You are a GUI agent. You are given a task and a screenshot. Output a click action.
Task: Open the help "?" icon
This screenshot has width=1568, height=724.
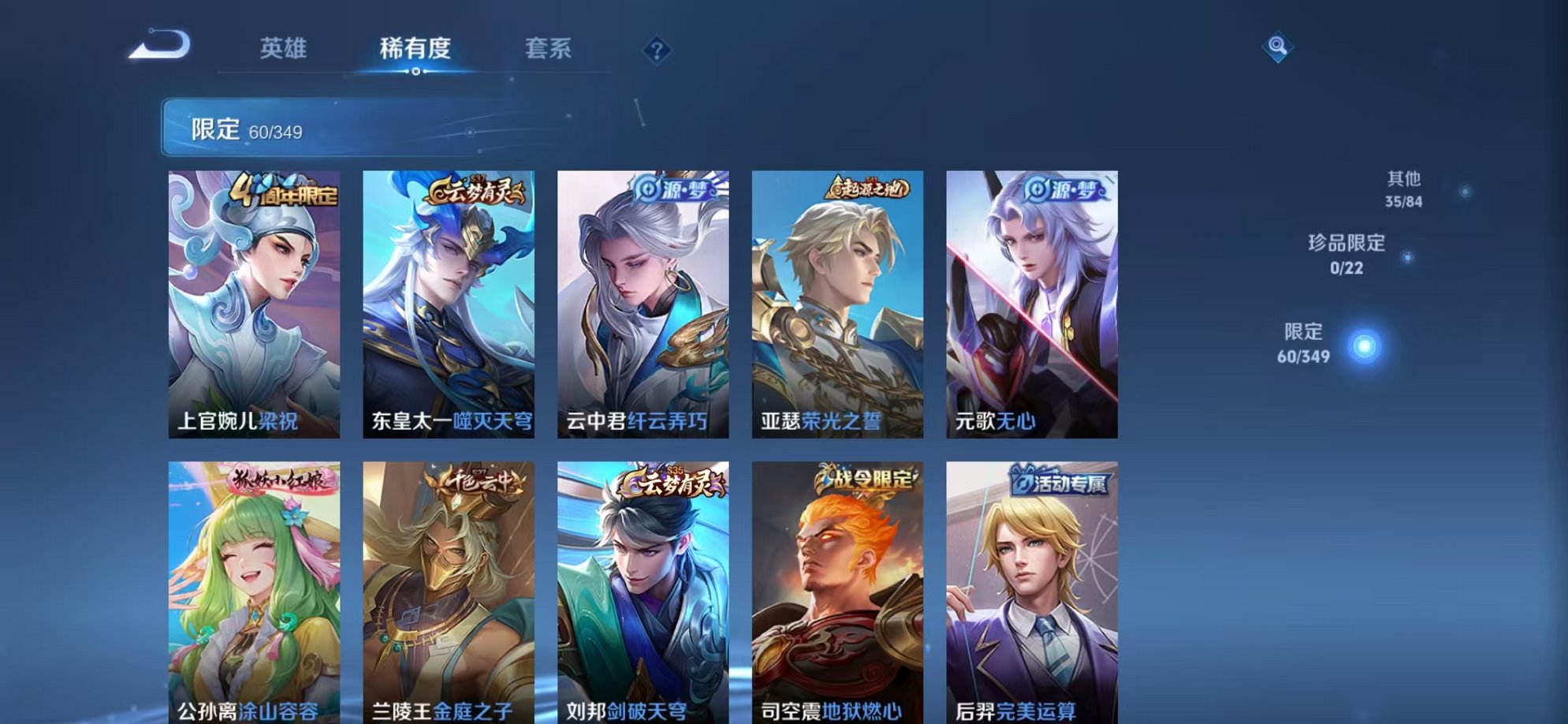(657, 50)
